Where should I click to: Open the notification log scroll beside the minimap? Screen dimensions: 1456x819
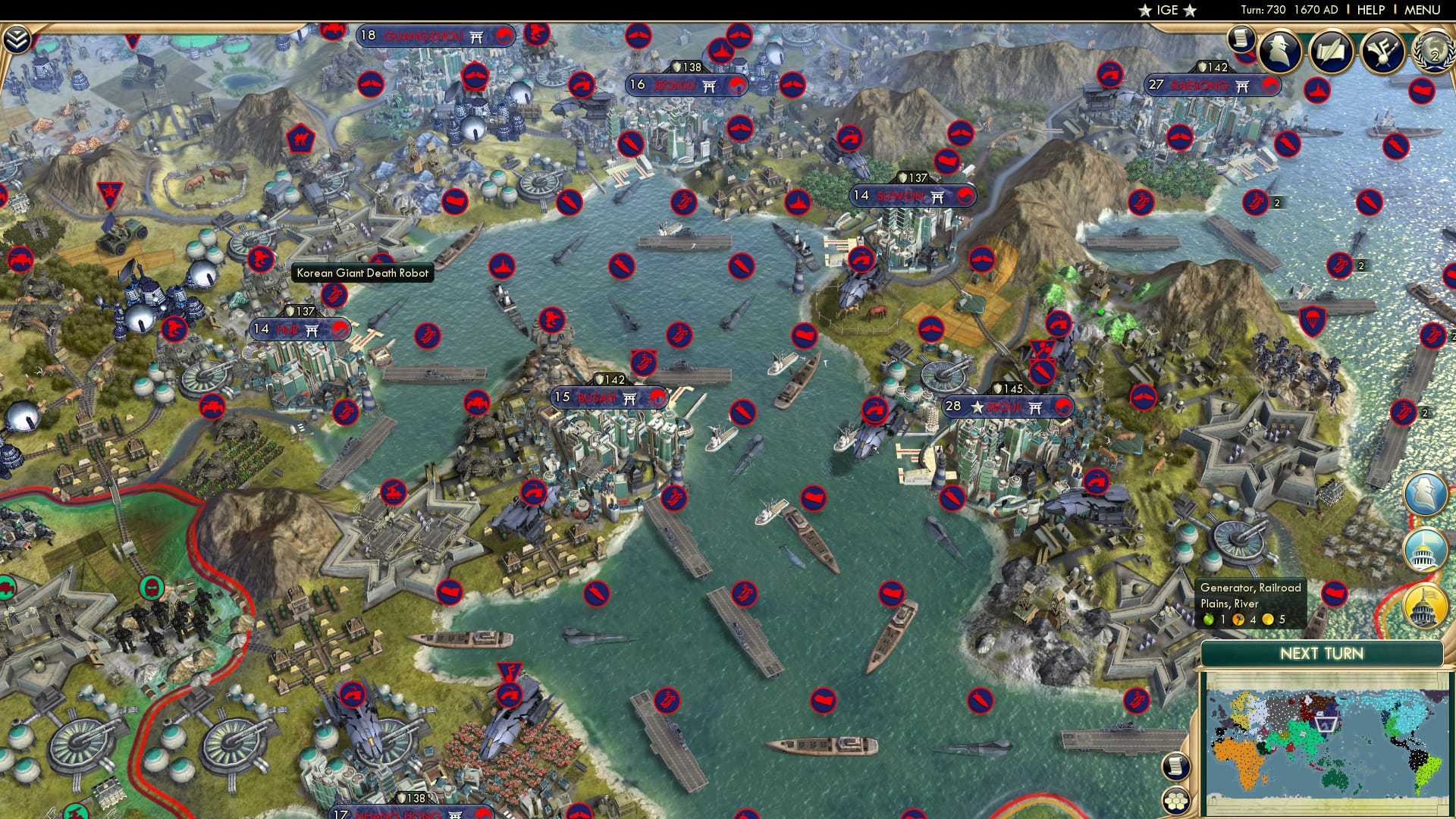coord(1175,767)
